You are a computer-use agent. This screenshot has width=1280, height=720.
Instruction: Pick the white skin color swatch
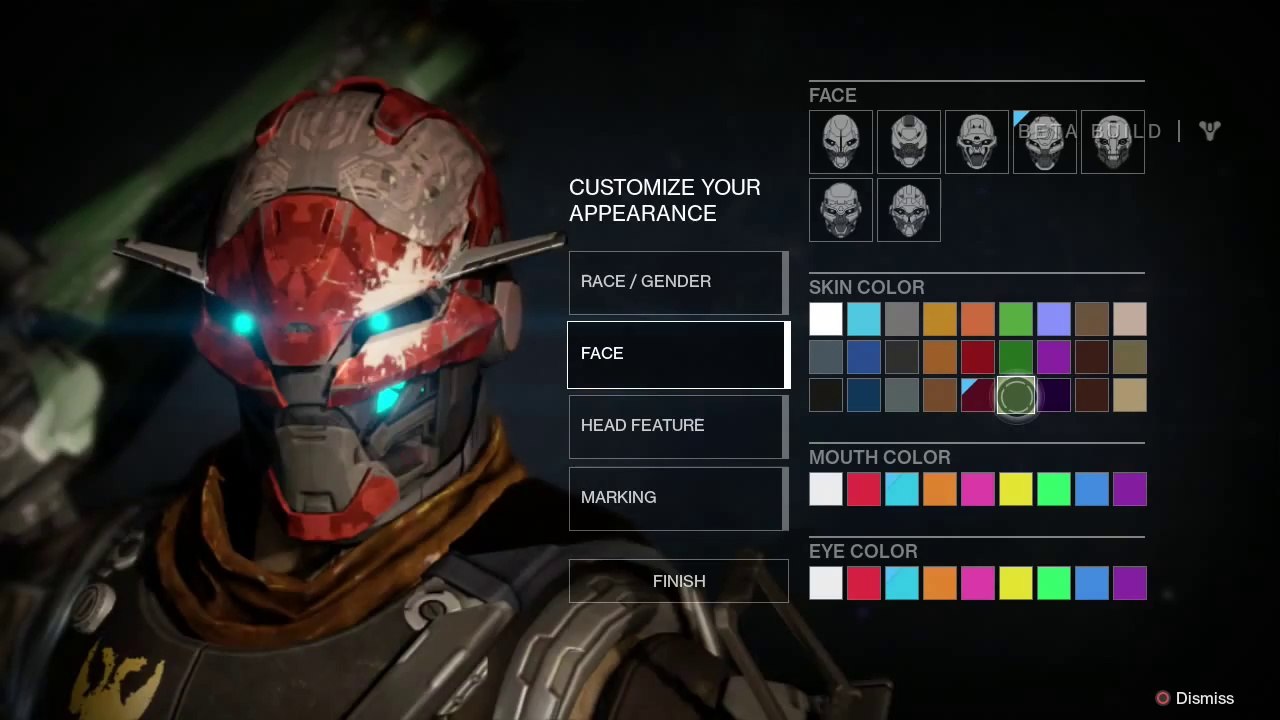coord(826,320)
